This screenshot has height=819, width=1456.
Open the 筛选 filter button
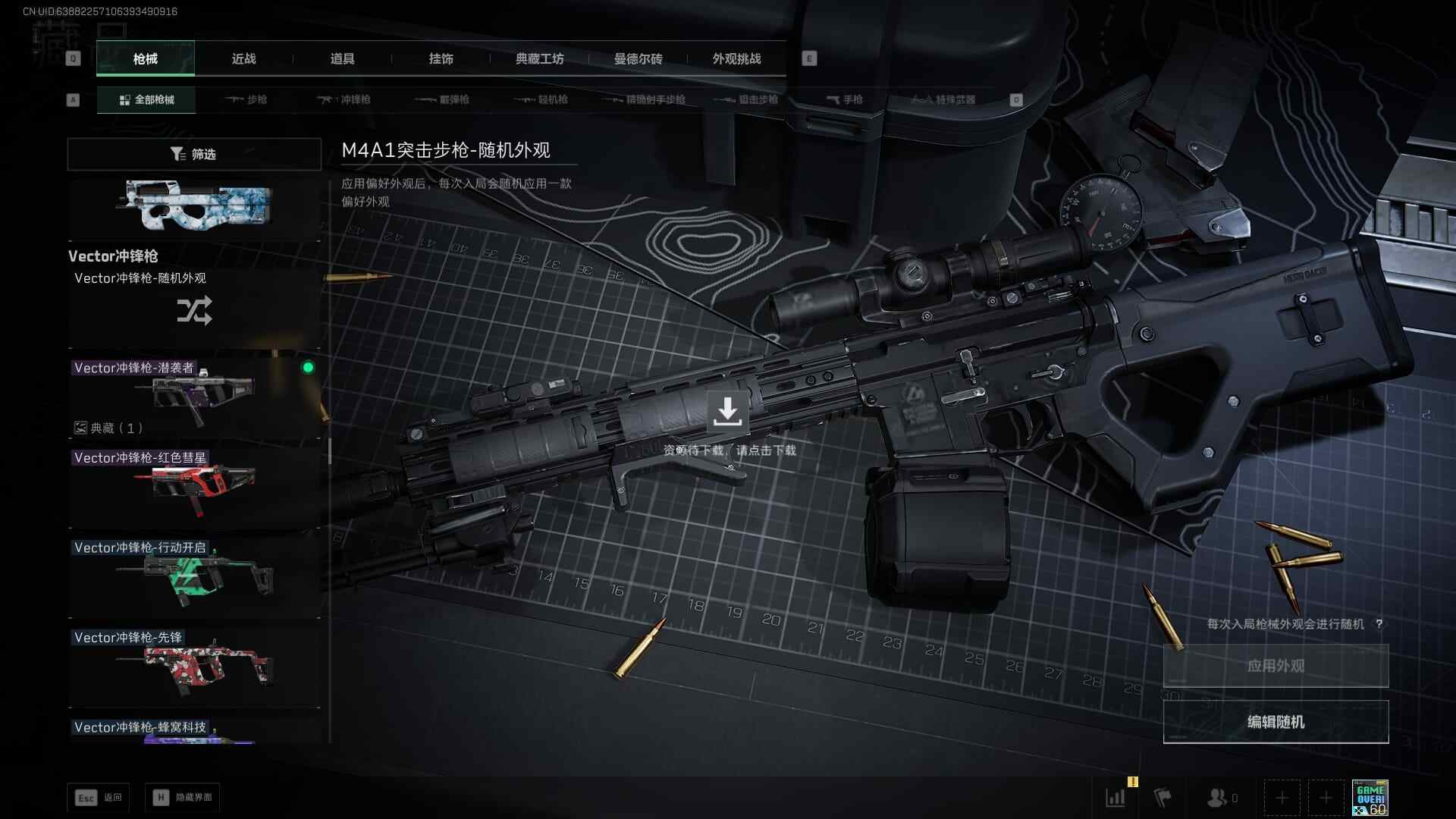(x=194, y=154)
